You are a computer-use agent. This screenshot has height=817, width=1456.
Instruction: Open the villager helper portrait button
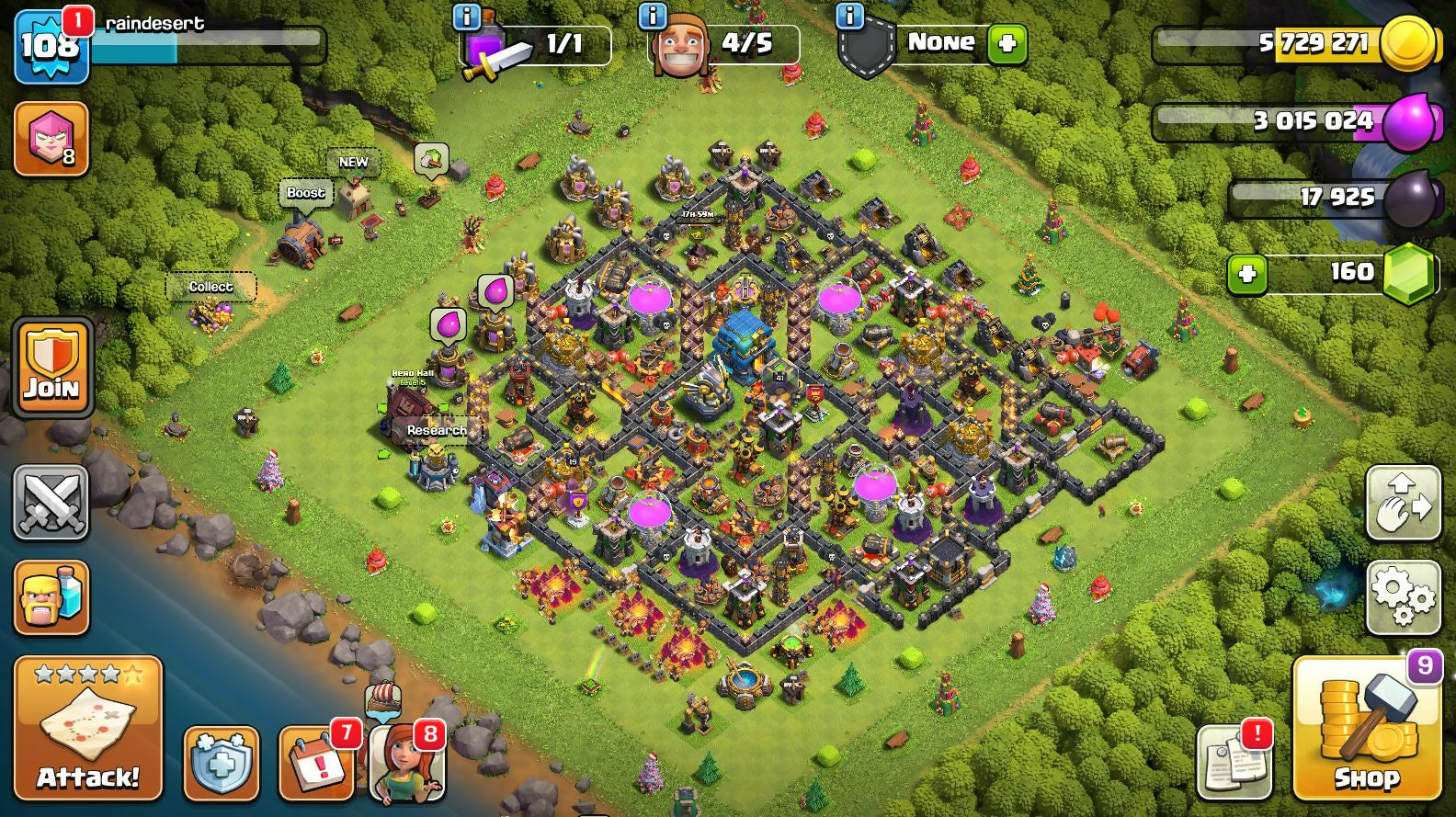[x=406, y=763]
